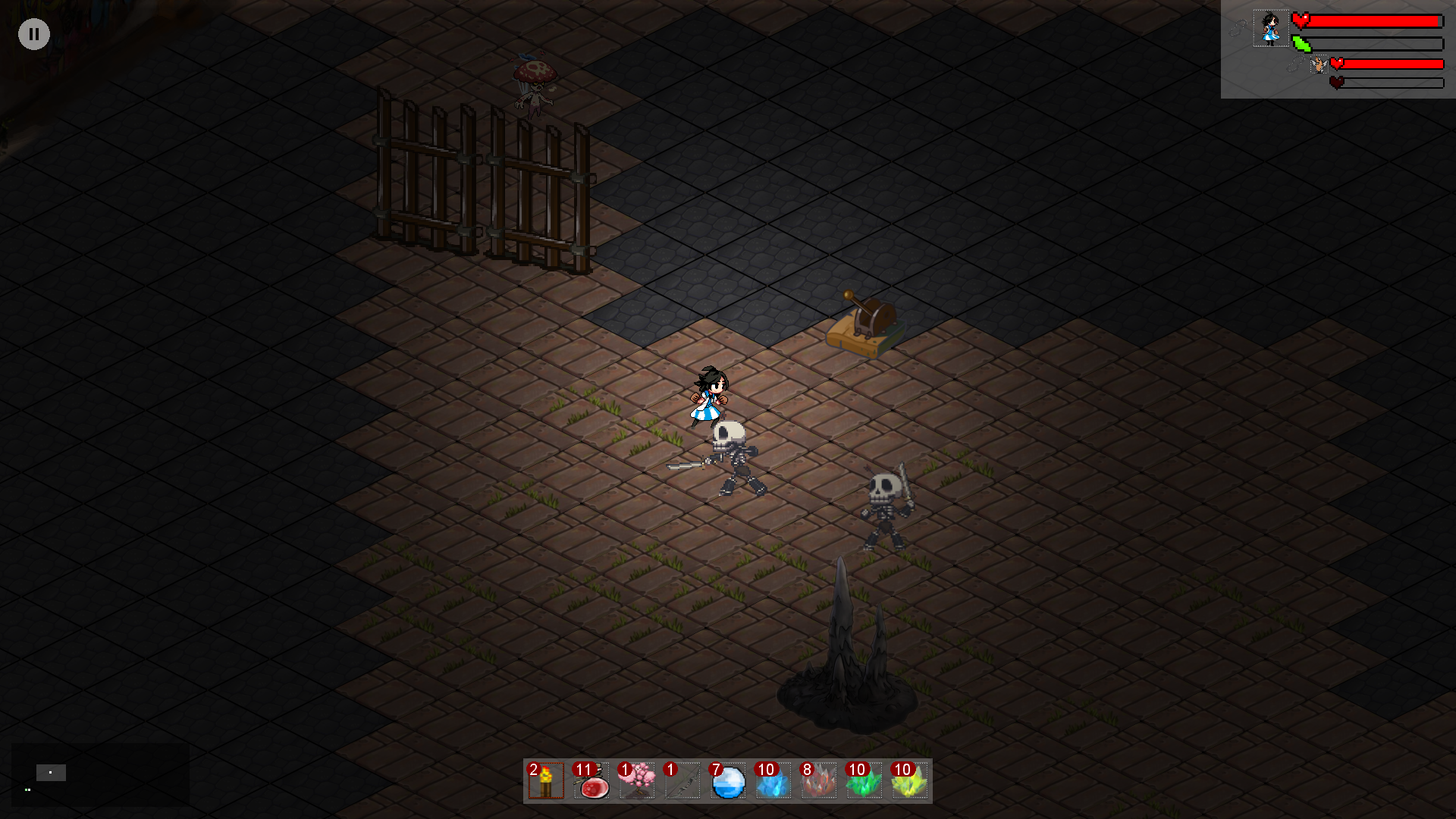Screen dimensions: 1456x819
Task: Select the torch hotbar slot
Action: tap(546, 781)
